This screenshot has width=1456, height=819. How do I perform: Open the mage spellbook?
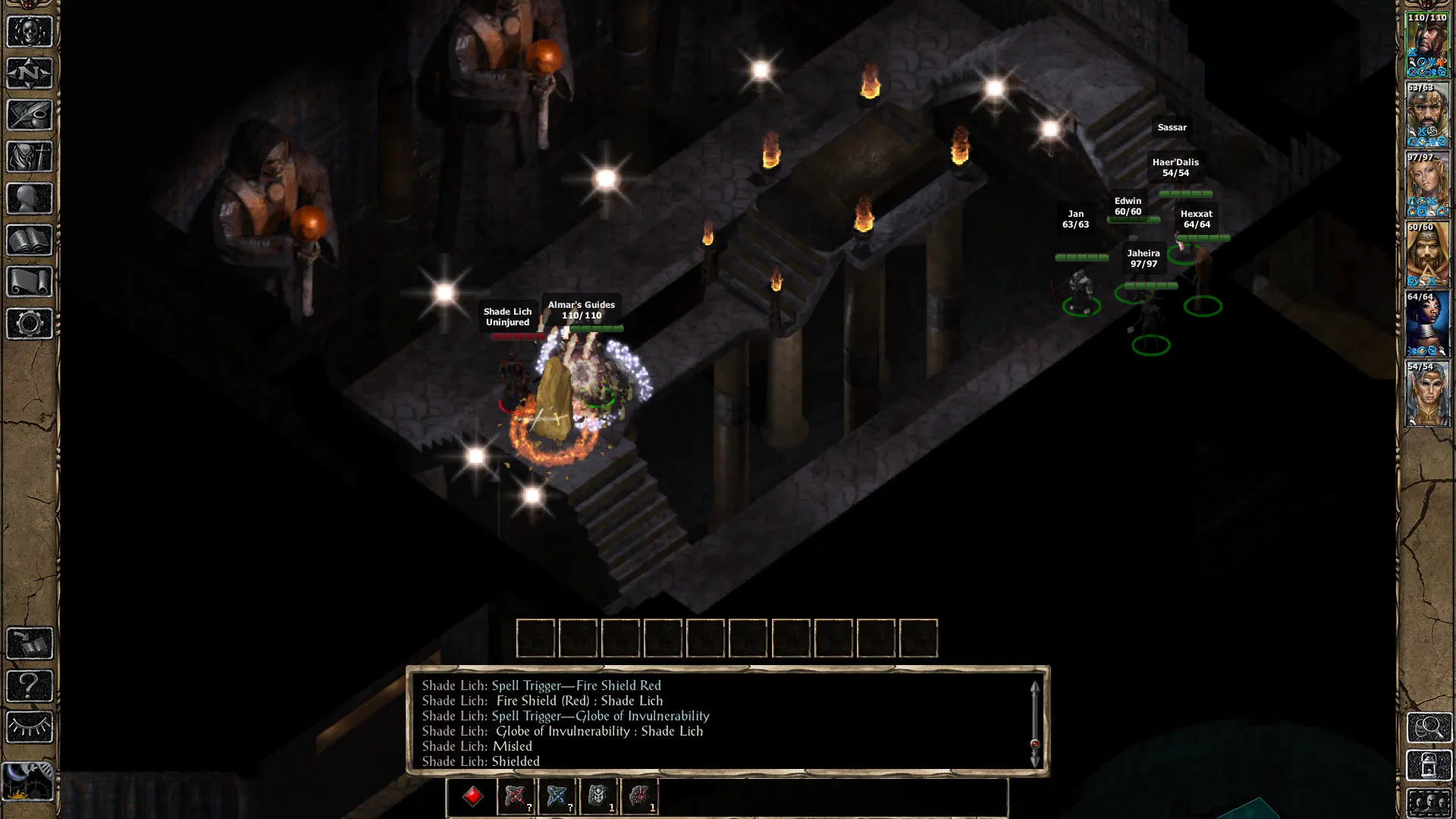pyautogui.click(x=30, y=240)
